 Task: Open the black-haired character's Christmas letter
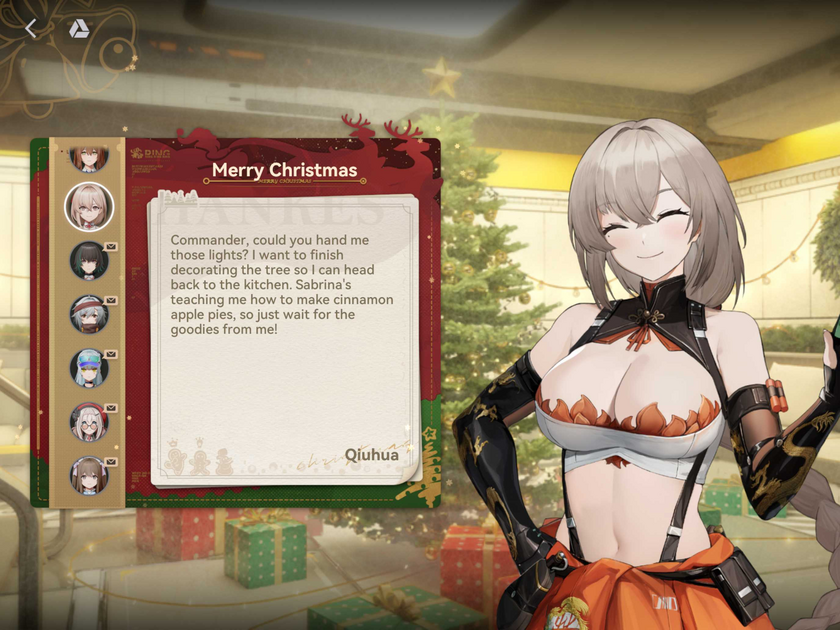coord(89,260)
